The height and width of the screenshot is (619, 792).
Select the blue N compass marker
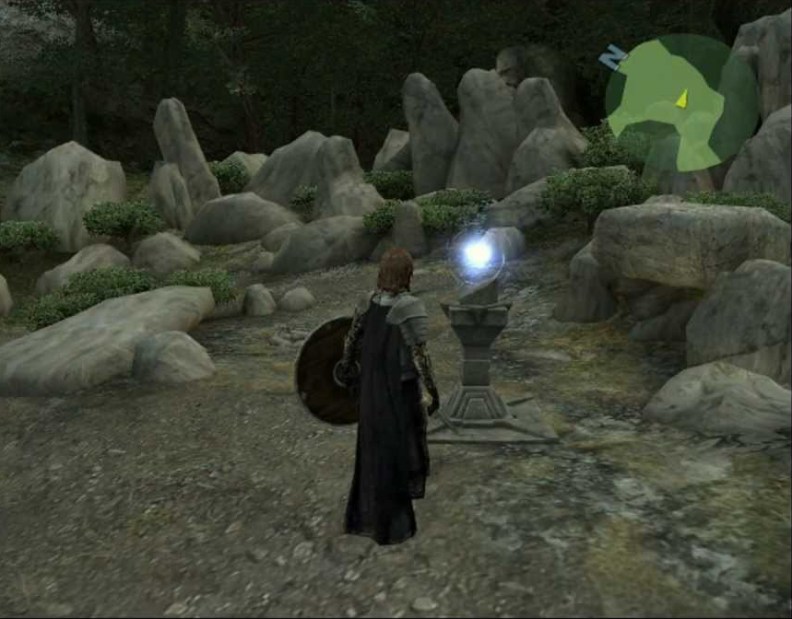(x=610, y=59)
